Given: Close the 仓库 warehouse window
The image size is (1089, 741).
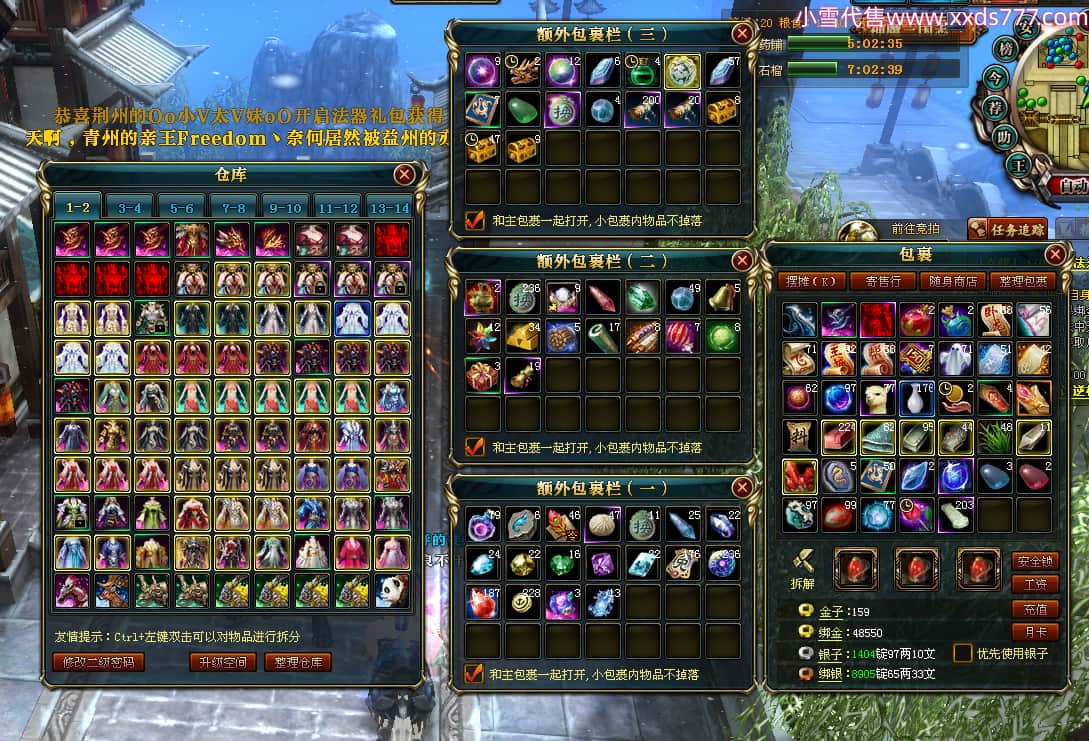Looking at the screenshot, I should (x=404, y=175).
